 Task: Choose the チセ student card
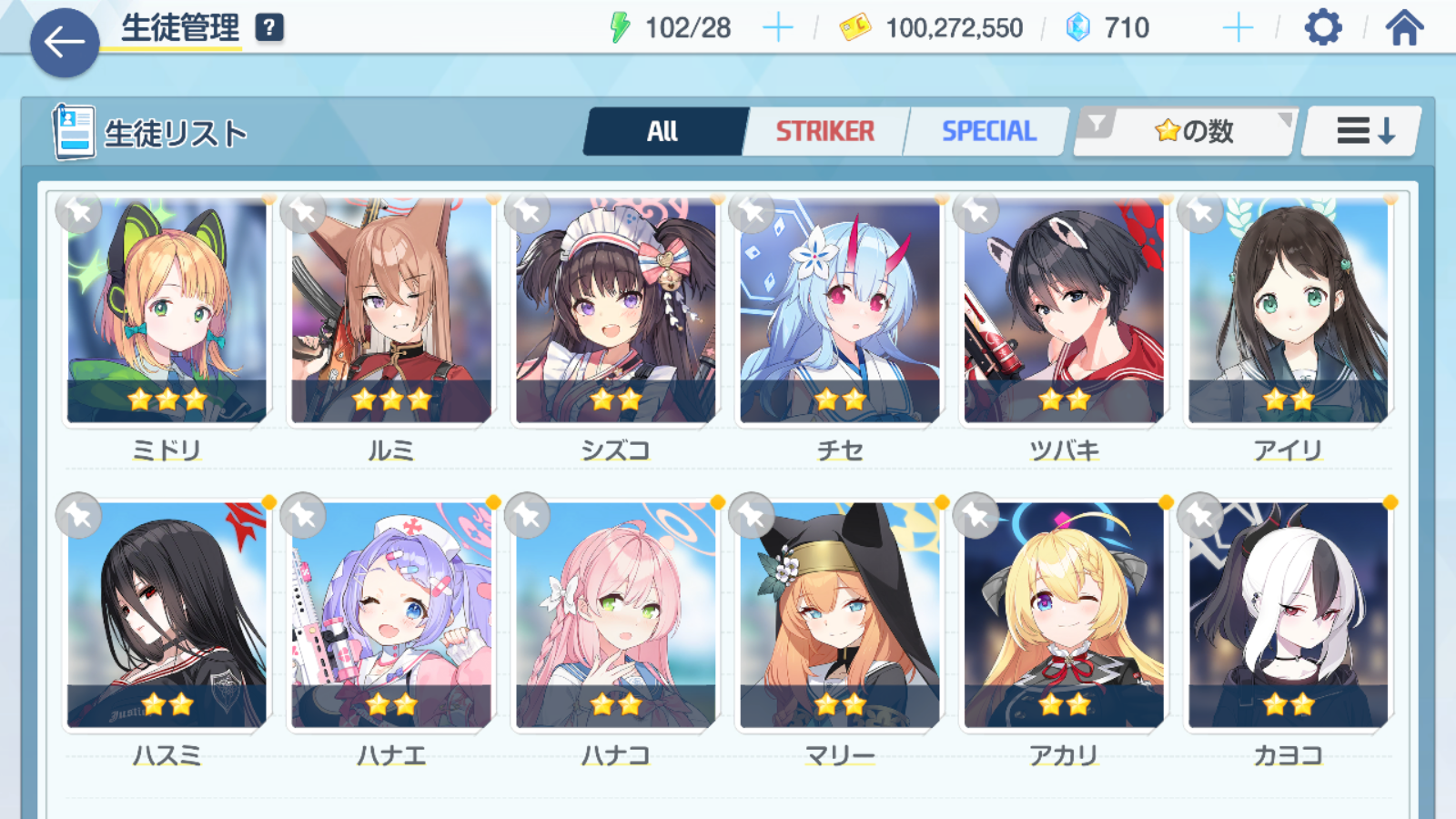(x=840, y=311)
